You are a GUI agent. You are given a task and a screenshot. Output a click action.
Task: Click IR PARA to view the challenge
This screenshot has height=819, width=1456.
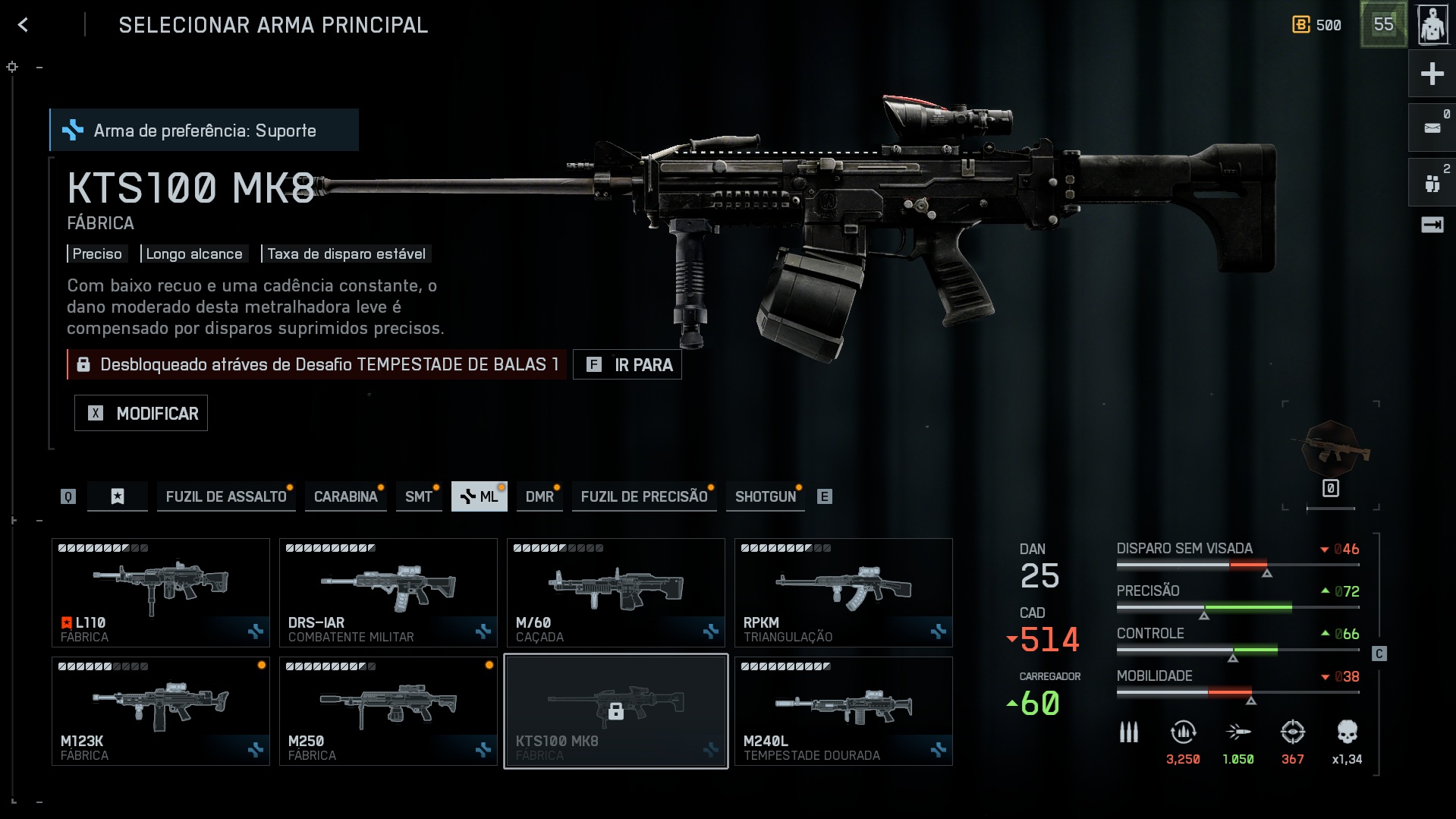pos(627,365)
